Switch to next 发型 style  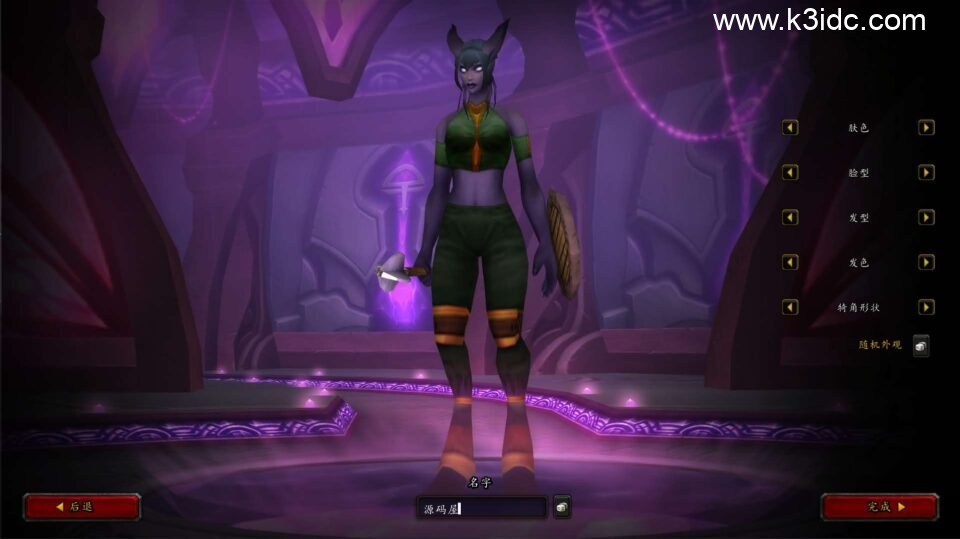pos(926,217)
